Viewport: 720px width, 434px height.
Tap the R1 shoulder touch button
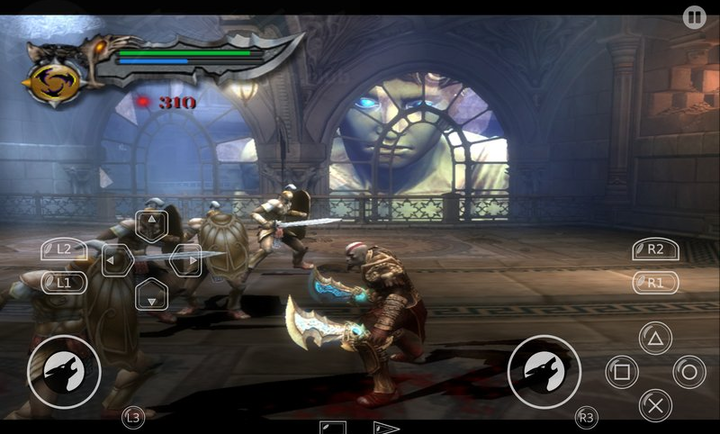[x=655, y=283]
